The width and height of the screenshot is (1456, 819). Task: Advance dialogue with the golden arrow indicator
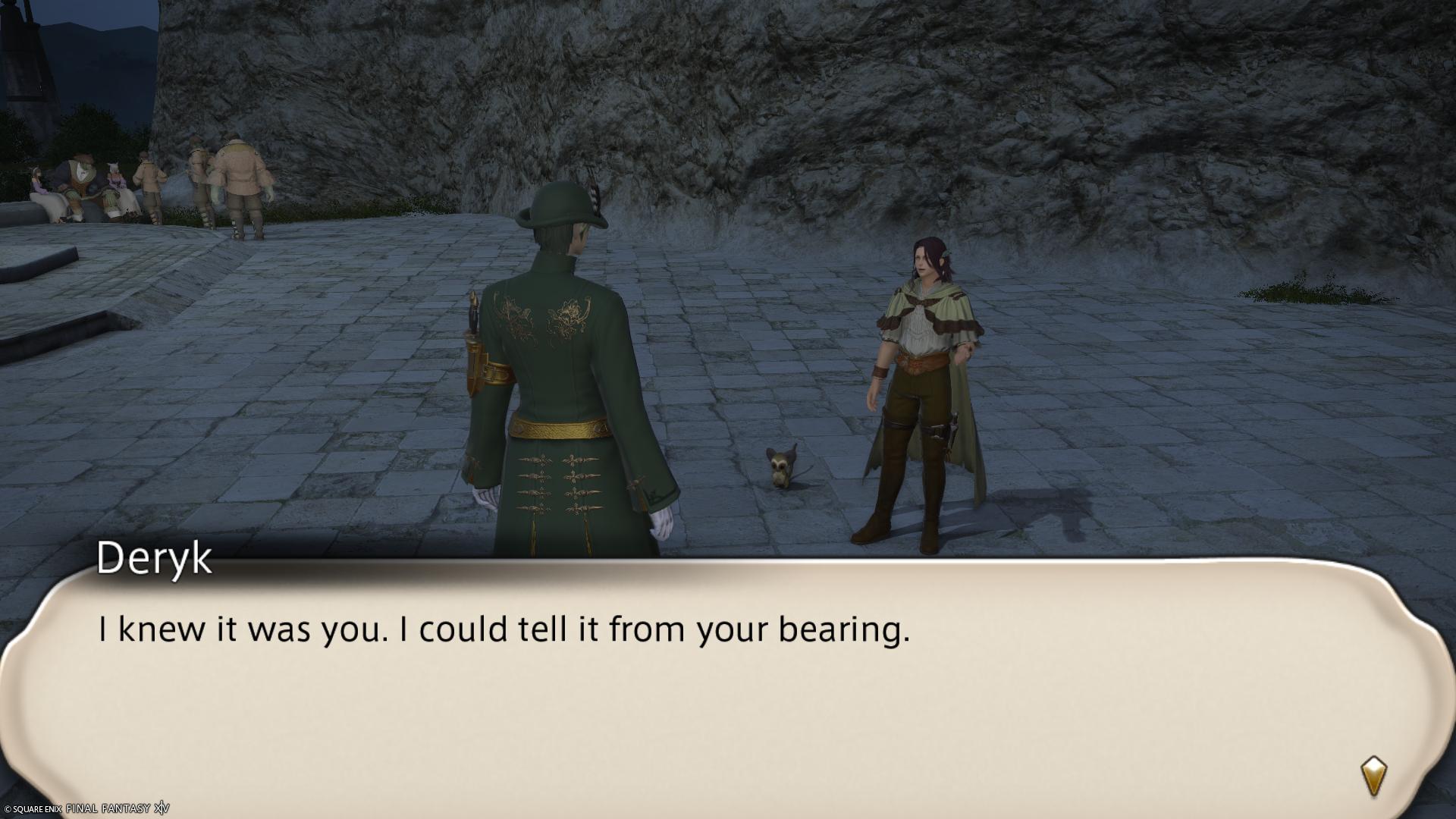click(1373, 775)
